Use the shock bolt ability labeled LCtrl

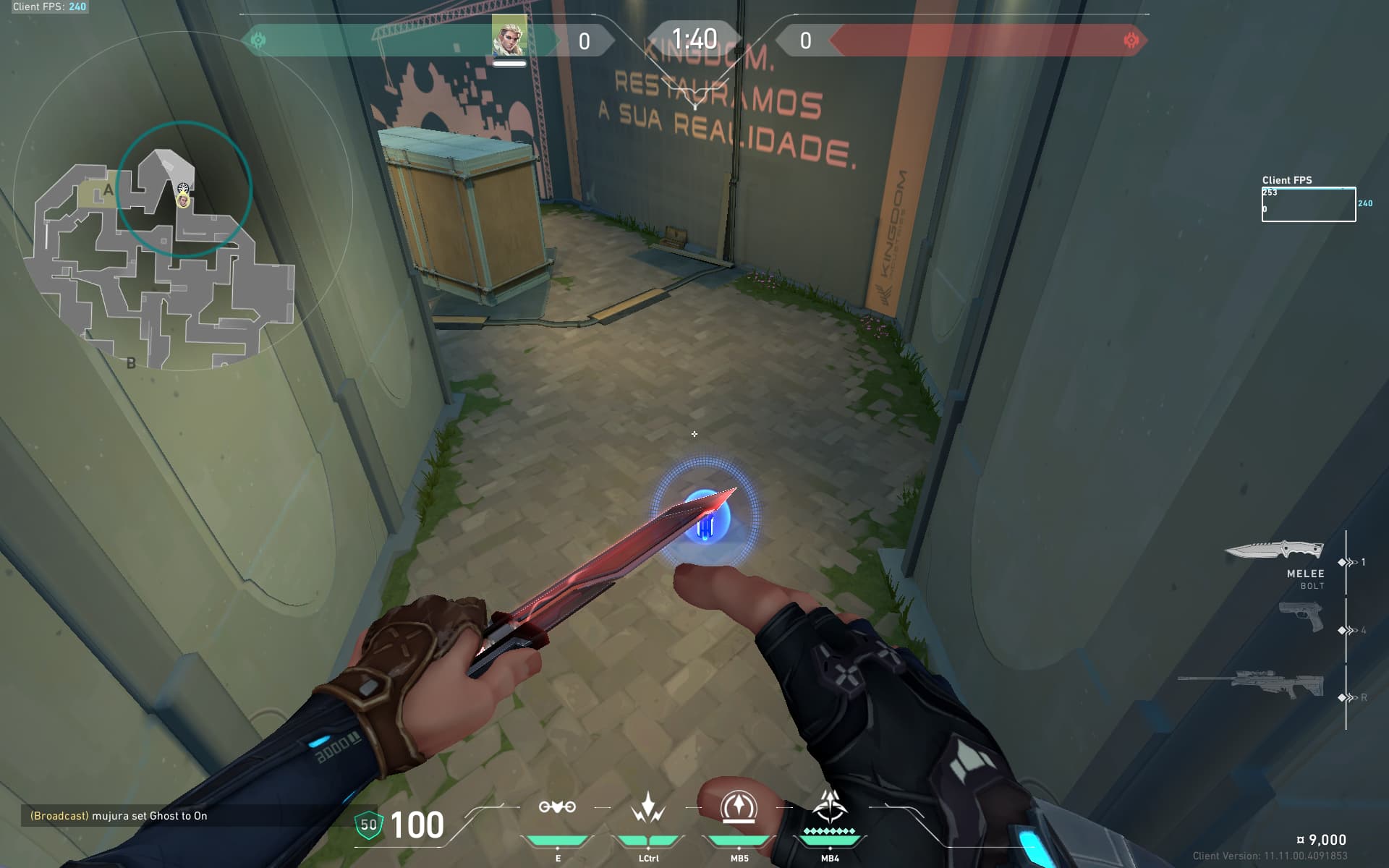click(648, 807)
